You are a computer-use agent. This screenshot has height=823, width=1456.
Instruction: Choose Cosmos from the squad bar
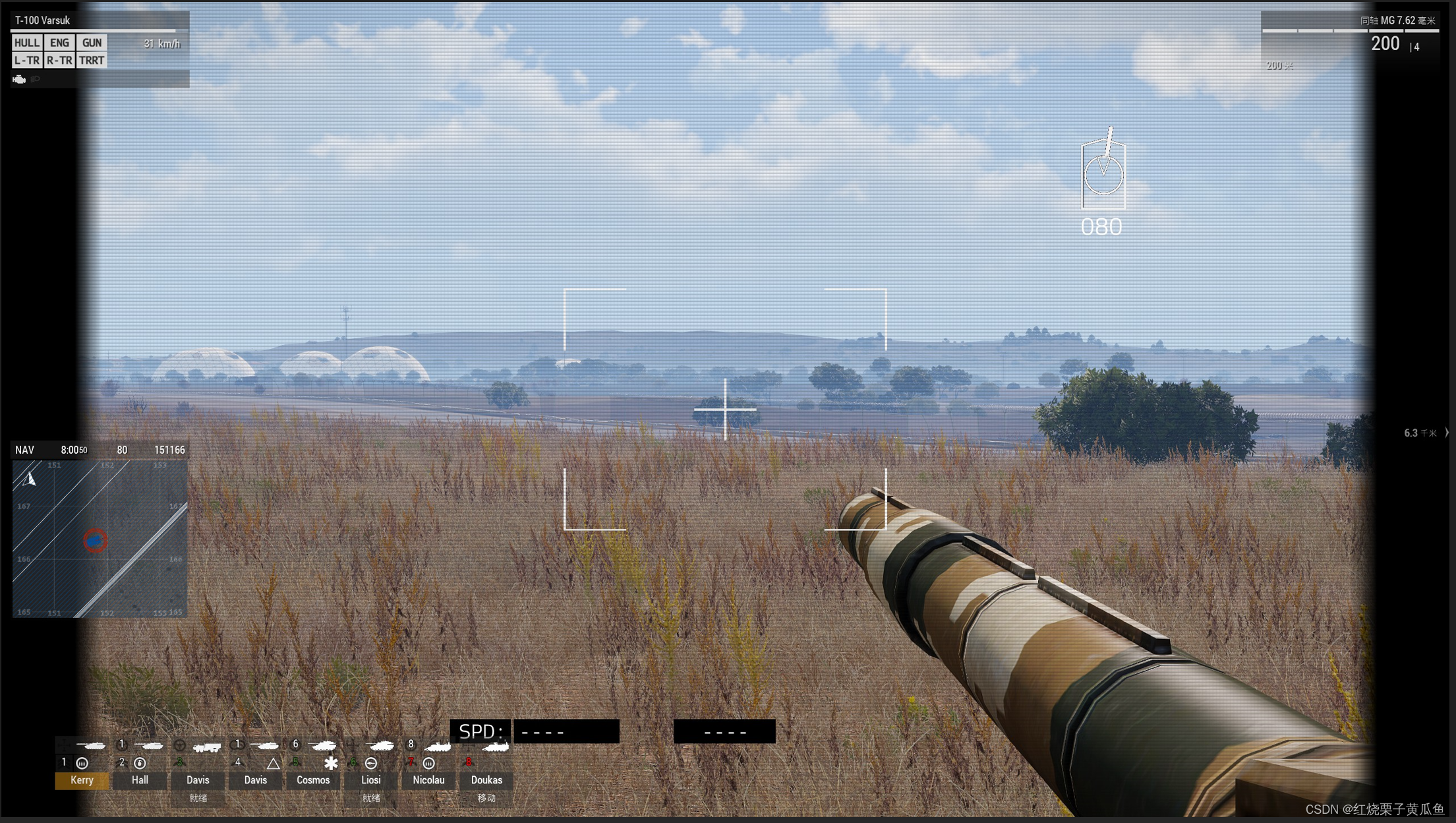point(313,780)
